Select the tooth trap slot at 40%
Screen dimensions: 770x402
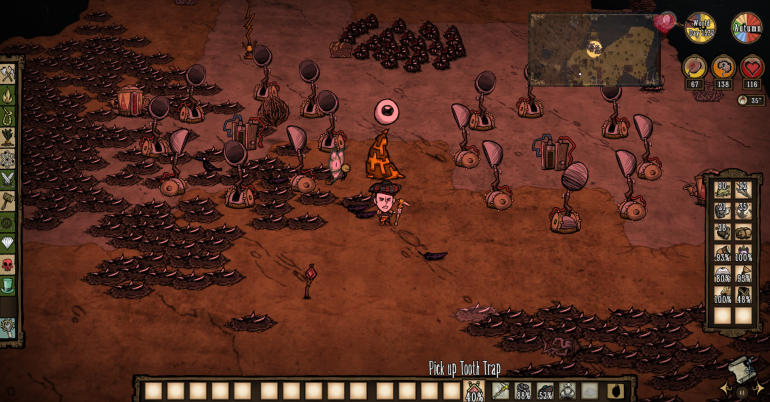coord(474,390)
